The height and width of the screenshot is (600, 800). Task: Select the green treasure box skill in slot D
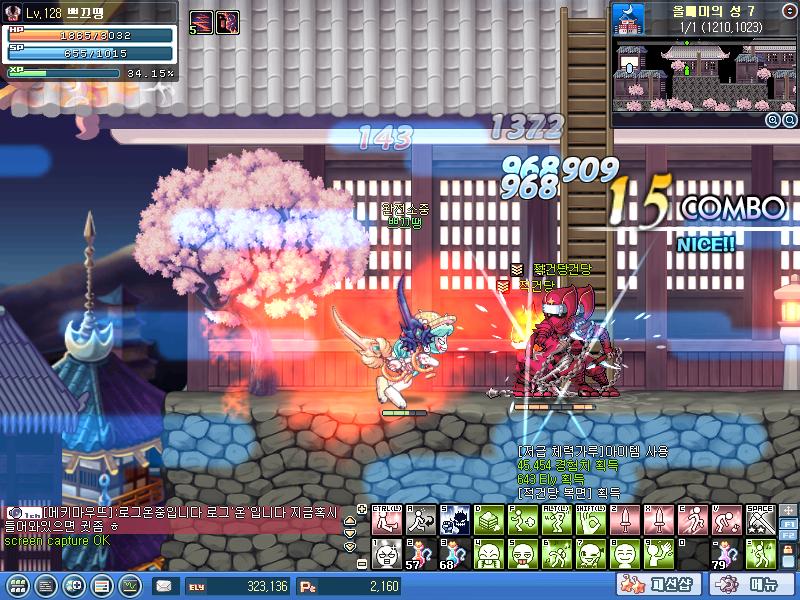tap(488, 519)
